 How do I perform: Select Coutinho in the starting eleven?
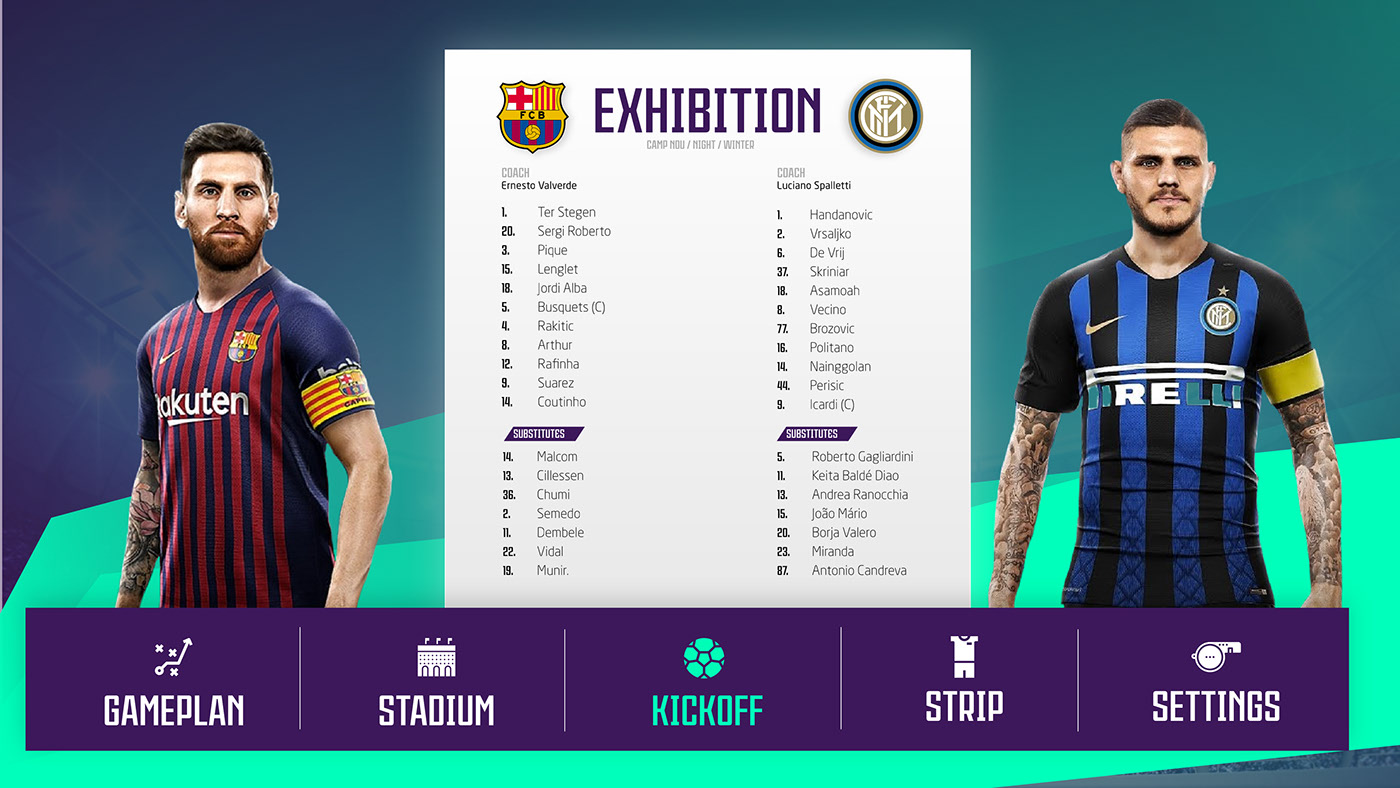pos(561,402)
